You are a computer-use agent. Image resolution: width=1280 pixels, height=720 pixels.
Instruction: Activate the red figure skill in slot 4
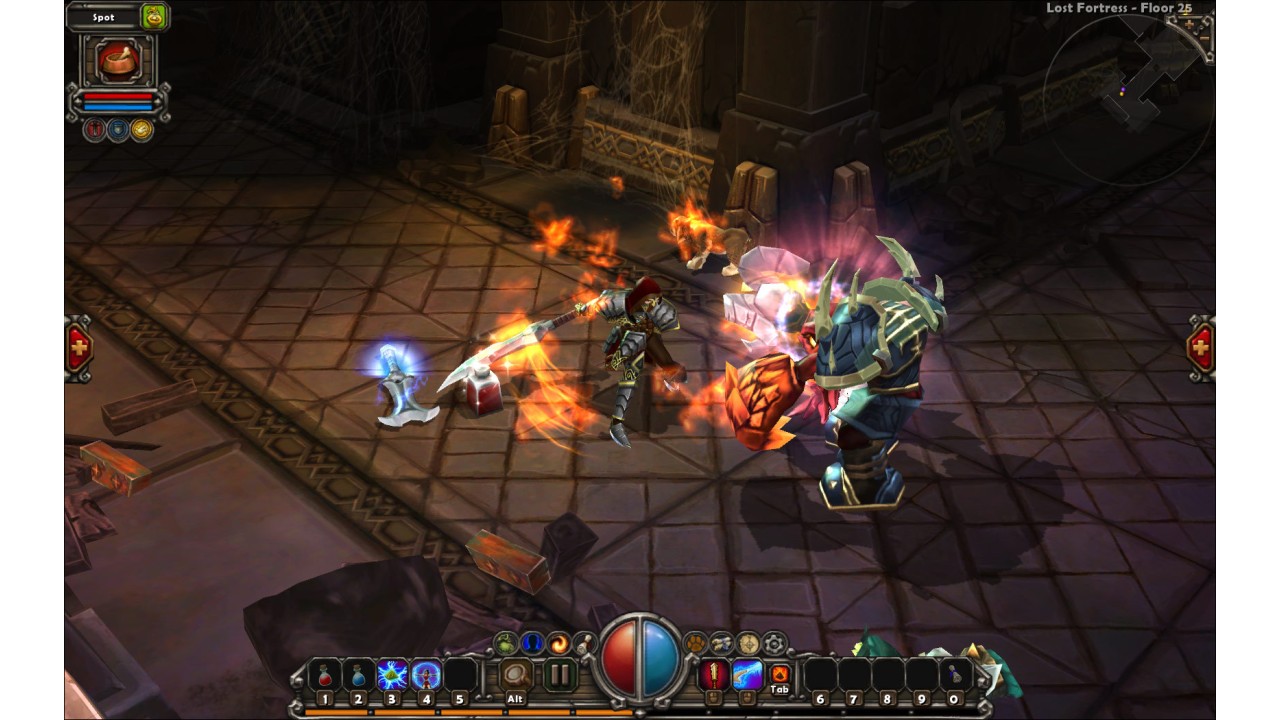click(426, 675)
